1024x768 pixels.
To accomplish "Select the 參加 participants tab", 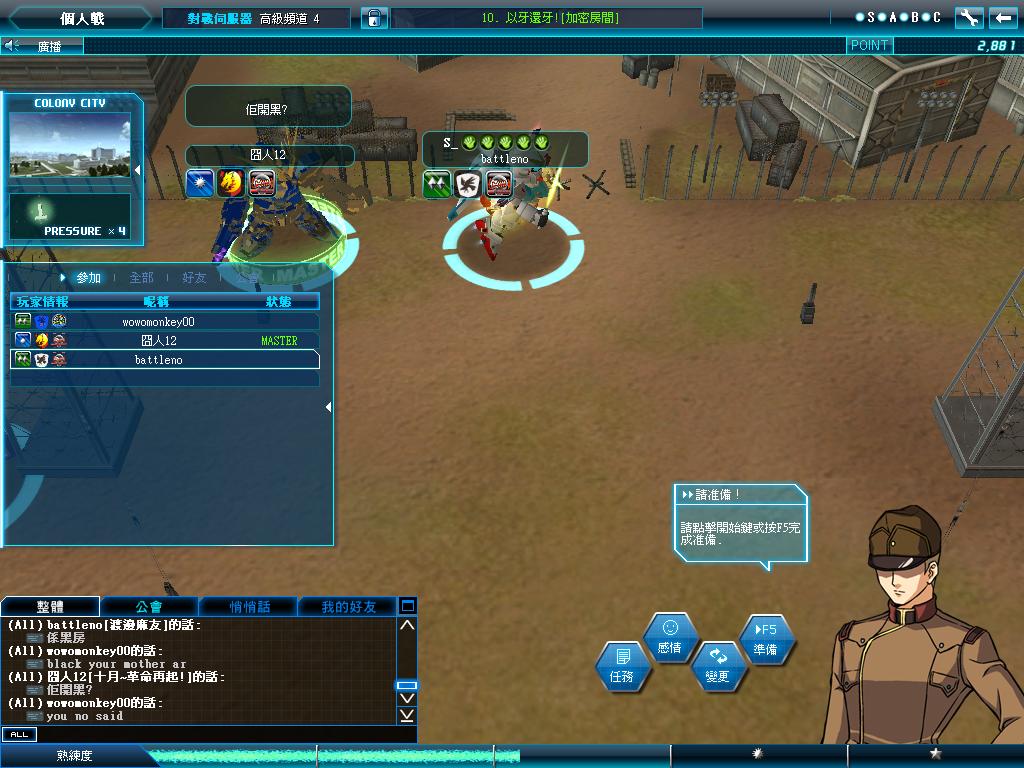I will (88, 278).
